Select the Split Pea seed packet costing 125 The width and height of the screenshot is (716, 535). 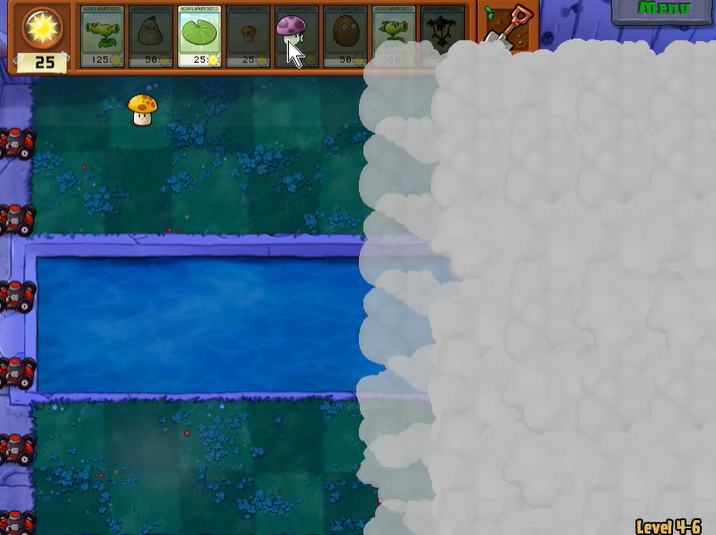(x=102, y=38)
